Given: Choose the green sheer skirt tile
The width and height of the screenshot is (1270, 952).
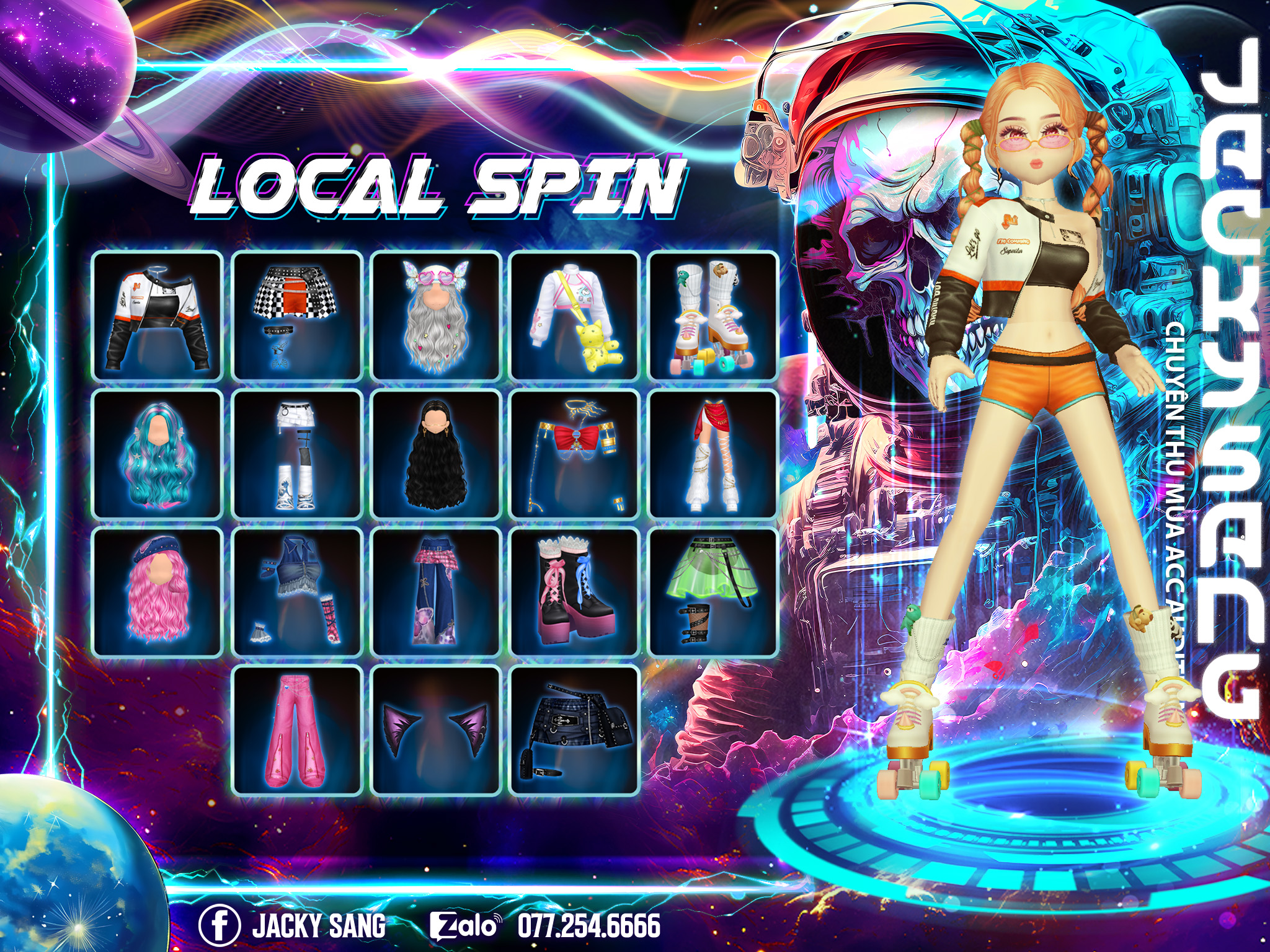Looking at the screenshot, I should [713, 593].
